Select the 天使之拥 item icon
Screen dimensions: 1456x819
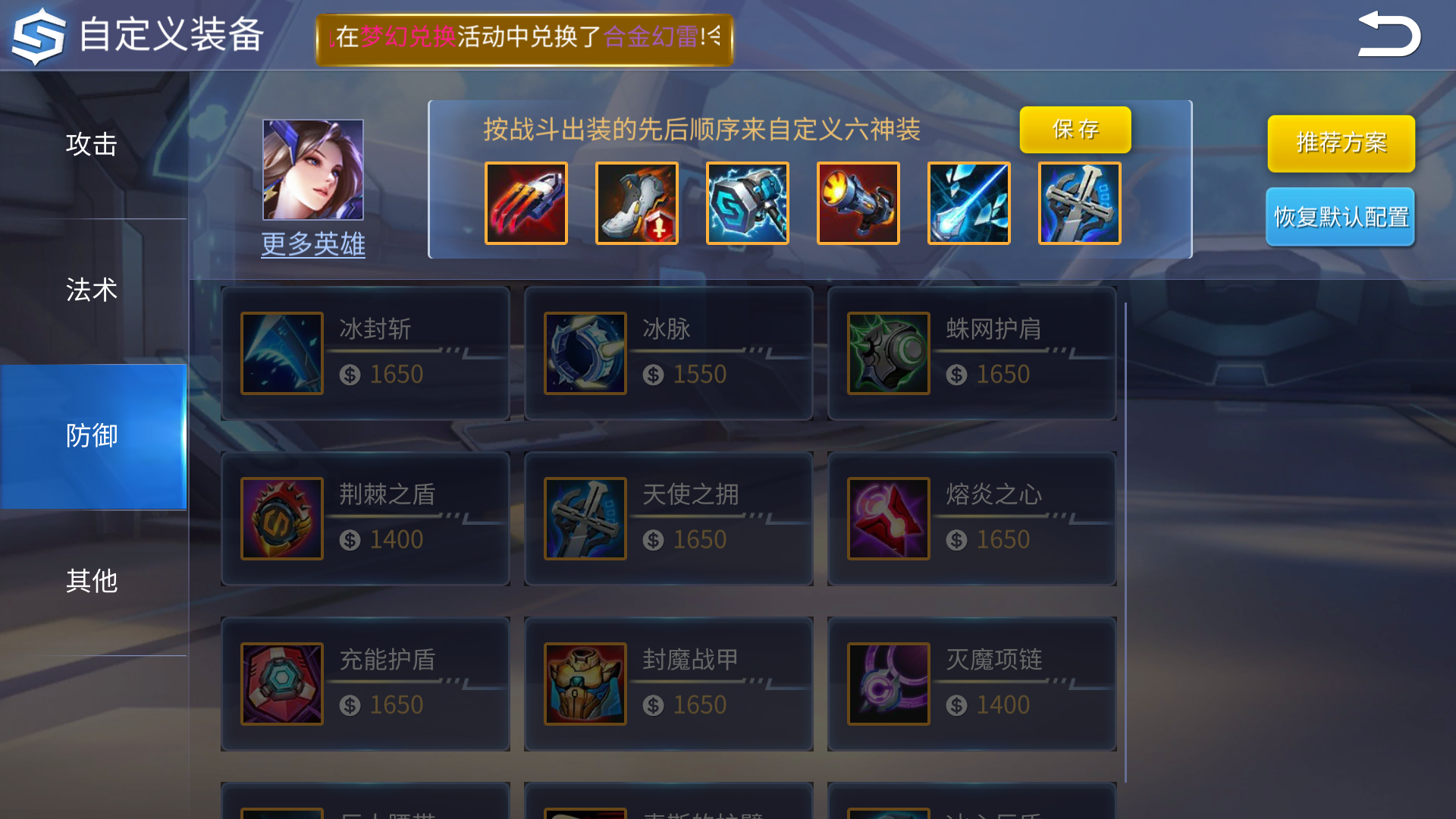pyautogui.click(x=585, y=518)
